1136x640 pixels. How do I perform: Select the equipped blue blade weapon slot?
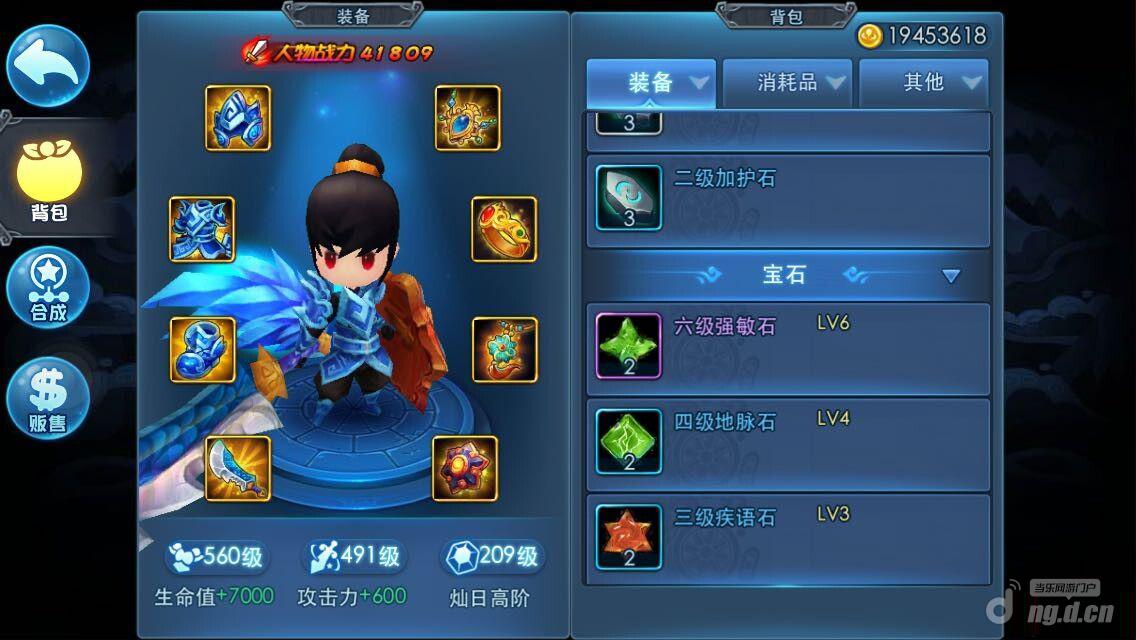pos(238,468)
